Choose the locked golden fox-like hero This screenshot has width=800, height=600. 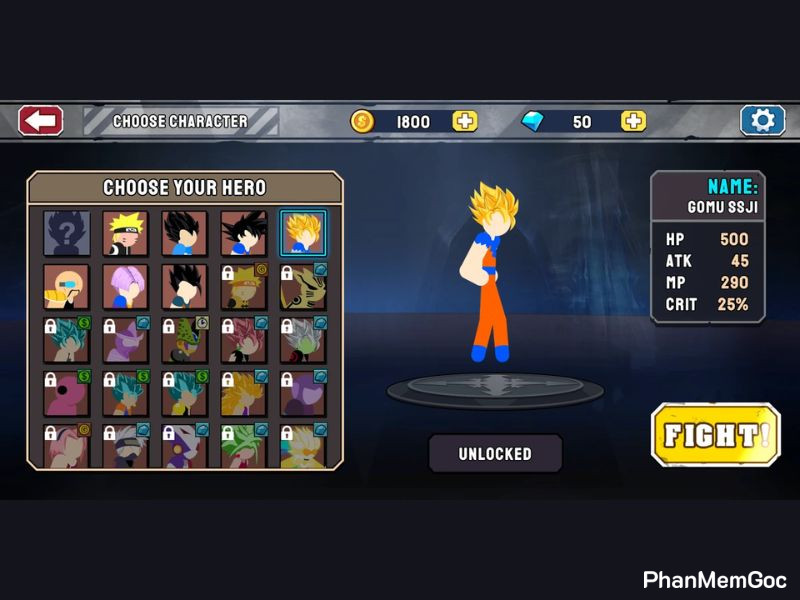[x=303, y=287]
